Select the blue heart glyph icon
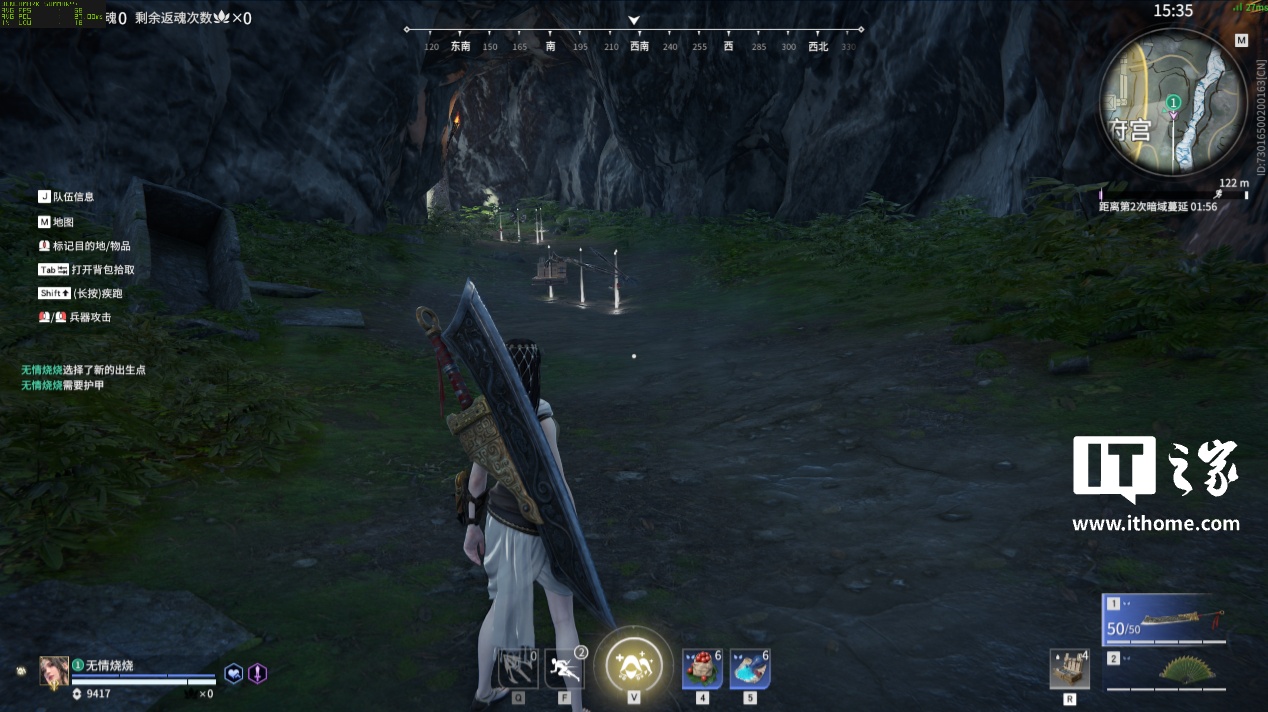Viewport: 1268px width, 712px height. [233, 674]
